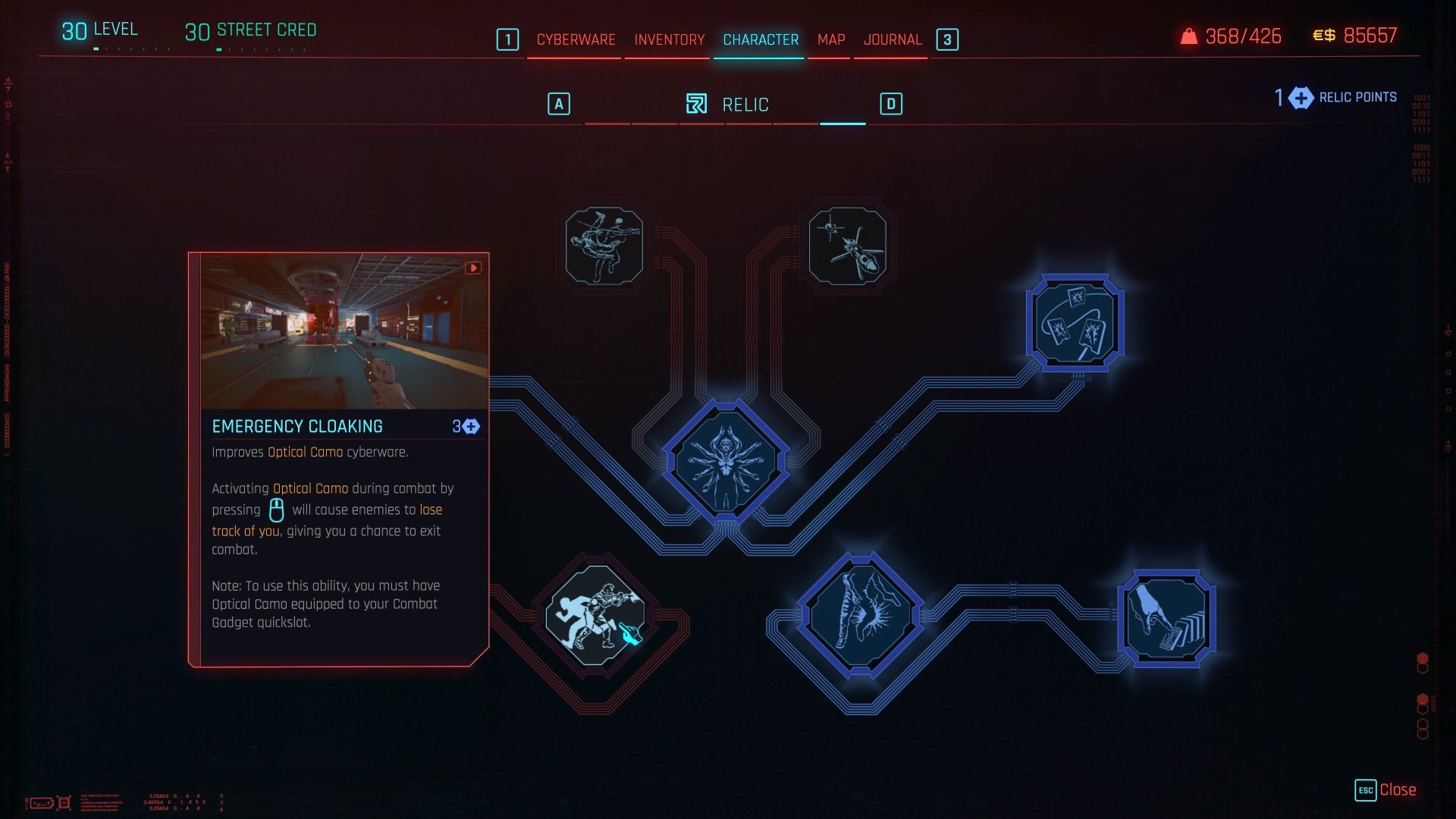
Task: Play the Emergency Cloaking preview video
Action: [473, 268]
